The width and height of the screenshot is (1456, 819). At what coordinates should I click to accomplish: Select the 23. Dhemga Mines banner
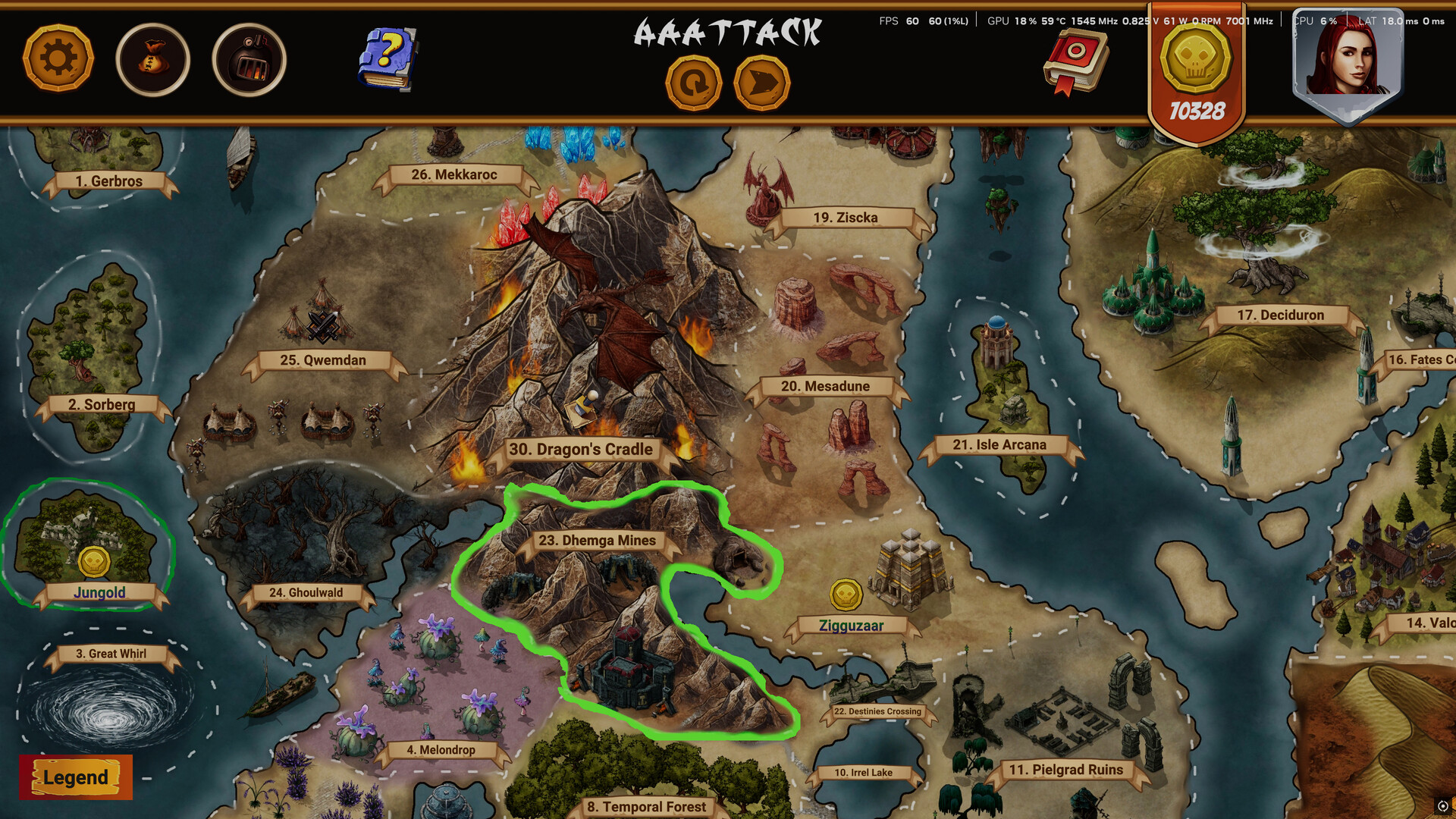pyautogui.click(x=597, y=541)
